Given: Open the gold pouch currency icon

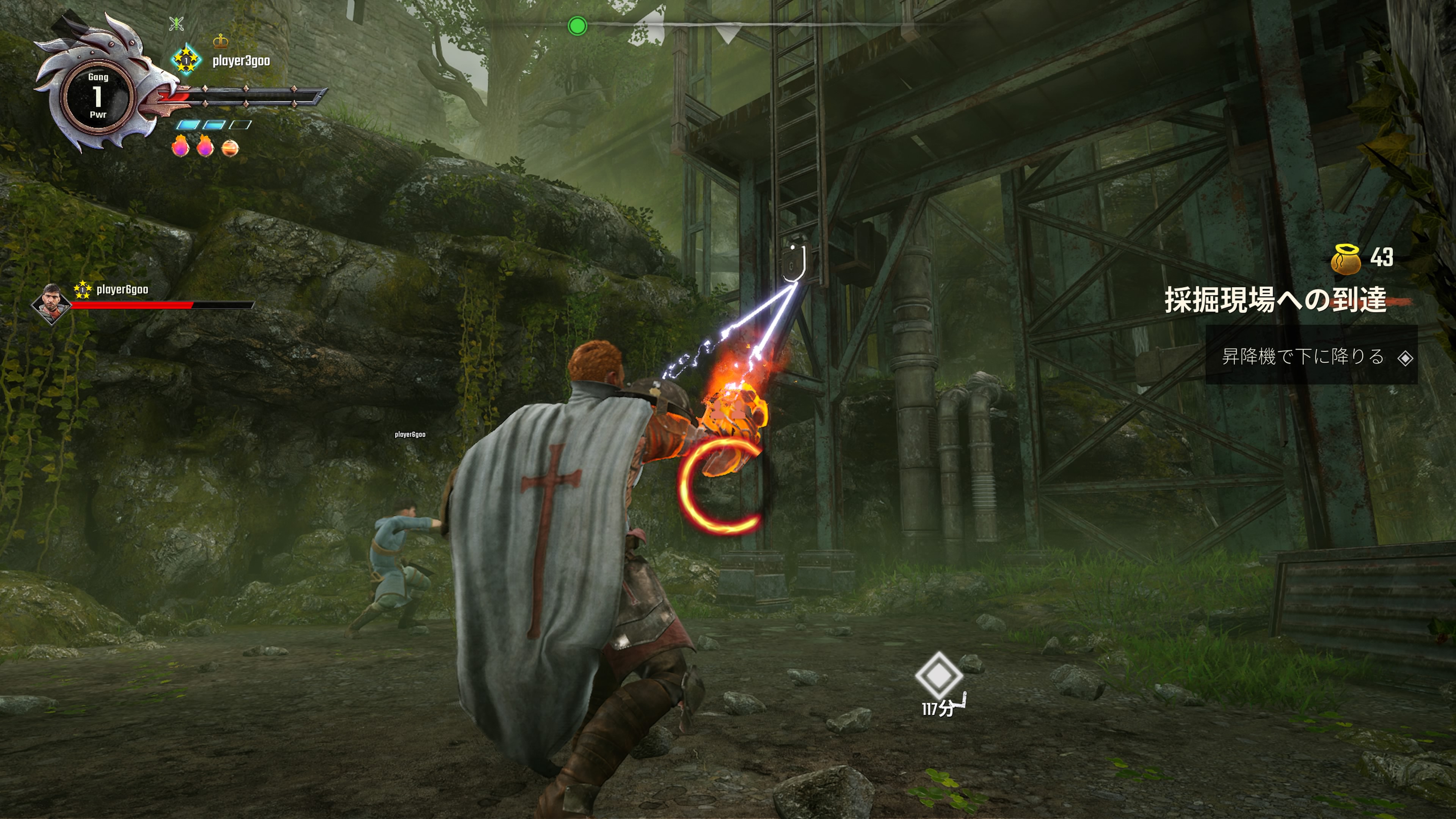Looking at the screenshot, I should [1346, 259].
